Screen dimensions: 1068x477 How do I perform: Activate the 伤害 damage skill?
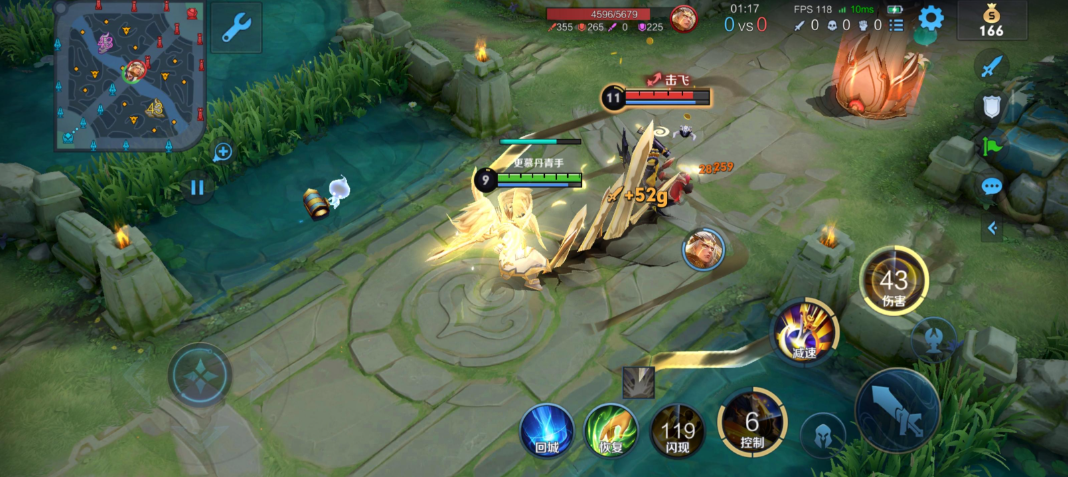pos(893,281)
